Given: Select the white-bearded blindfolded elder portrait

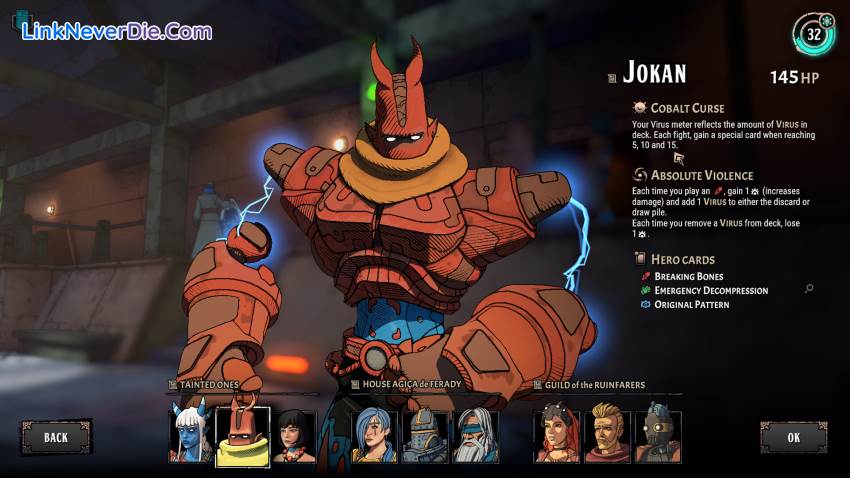Looking at the screenshot, I should [x=474, y=436].
